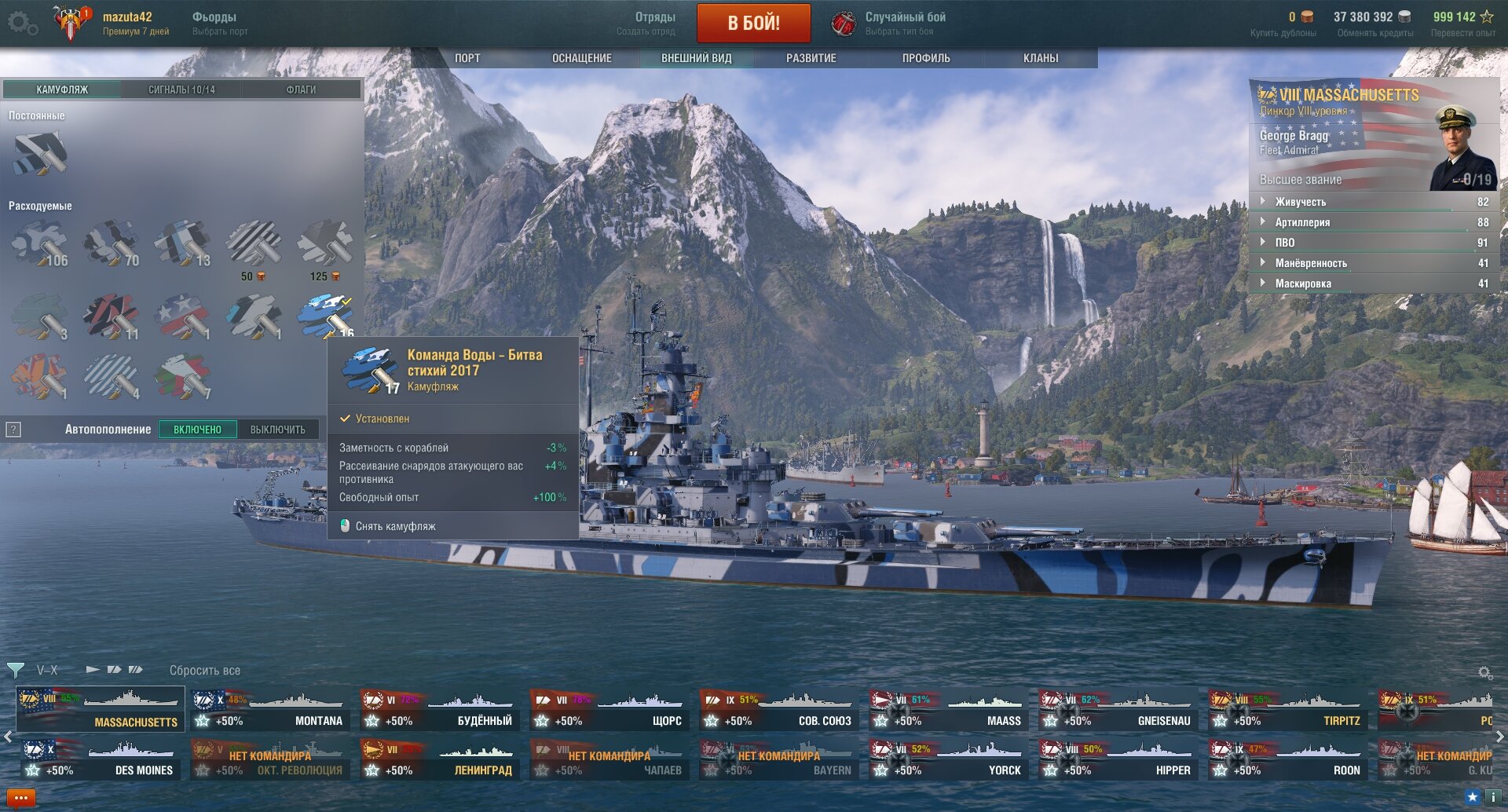The image size is (1508, 812).
Task: Switch to the ОСНАЩЕНИЕ tab
Action: coord(581,58)
